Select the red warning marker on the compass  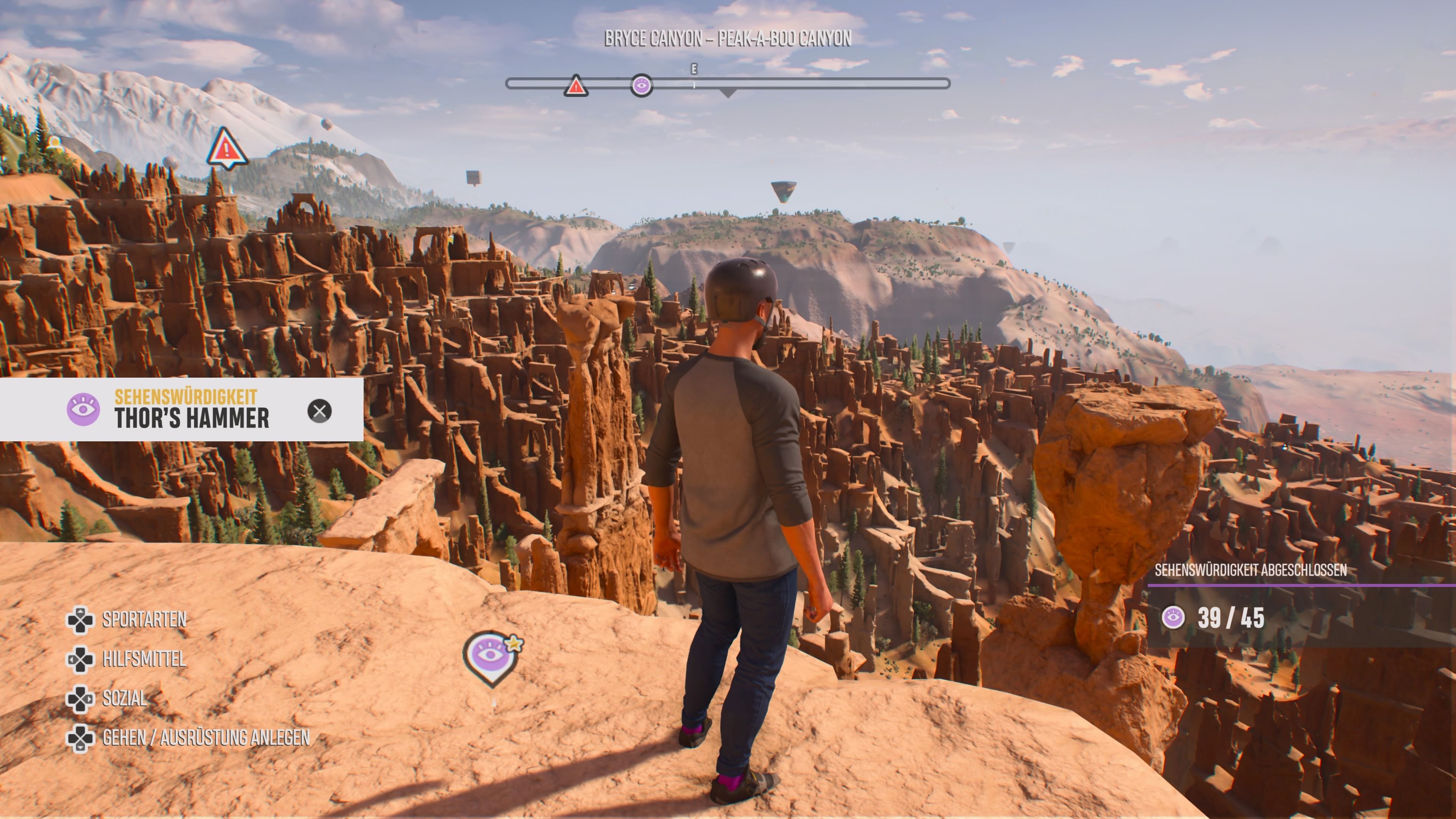pyautogui.click(x=576, y=86)
